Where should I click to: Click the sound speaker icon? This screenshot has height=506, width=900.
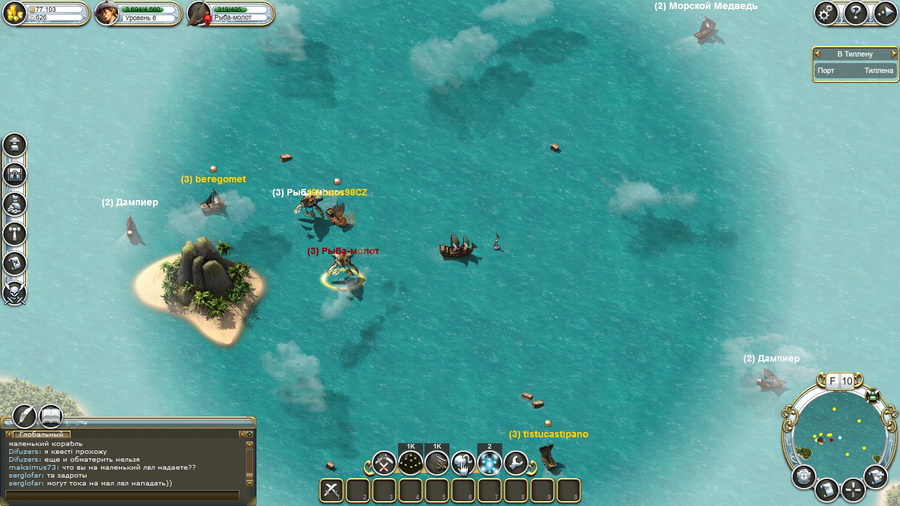pos(885,13)
